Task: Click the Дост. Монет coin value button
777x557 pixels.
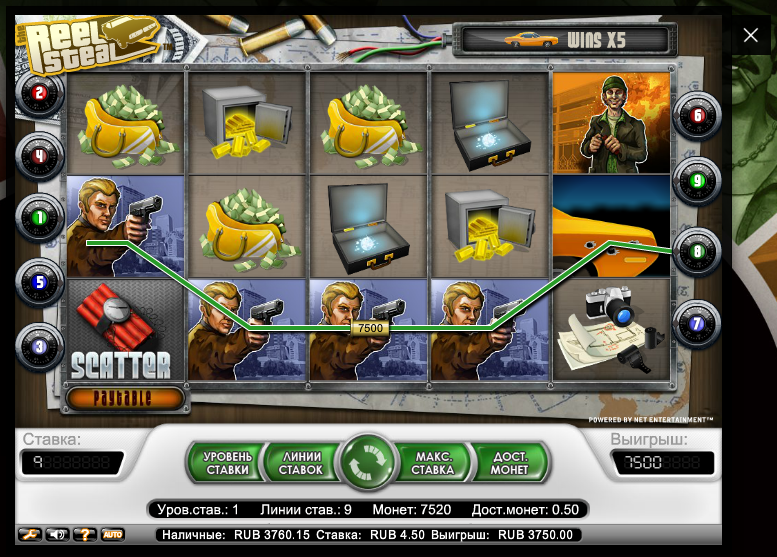Action: pos(512,462)
